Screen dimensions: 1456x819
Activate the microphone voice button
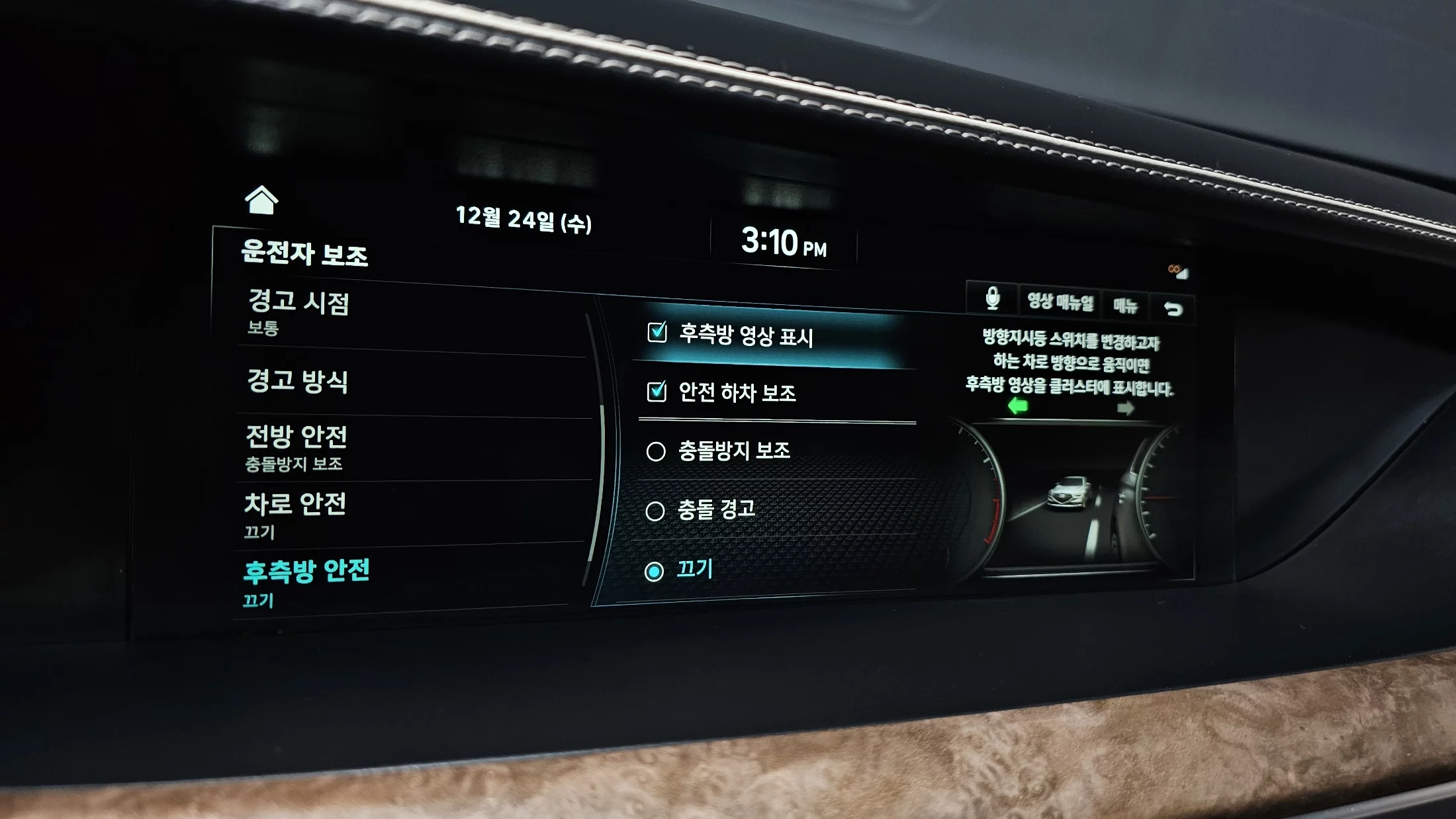click(x=992, y=298)
